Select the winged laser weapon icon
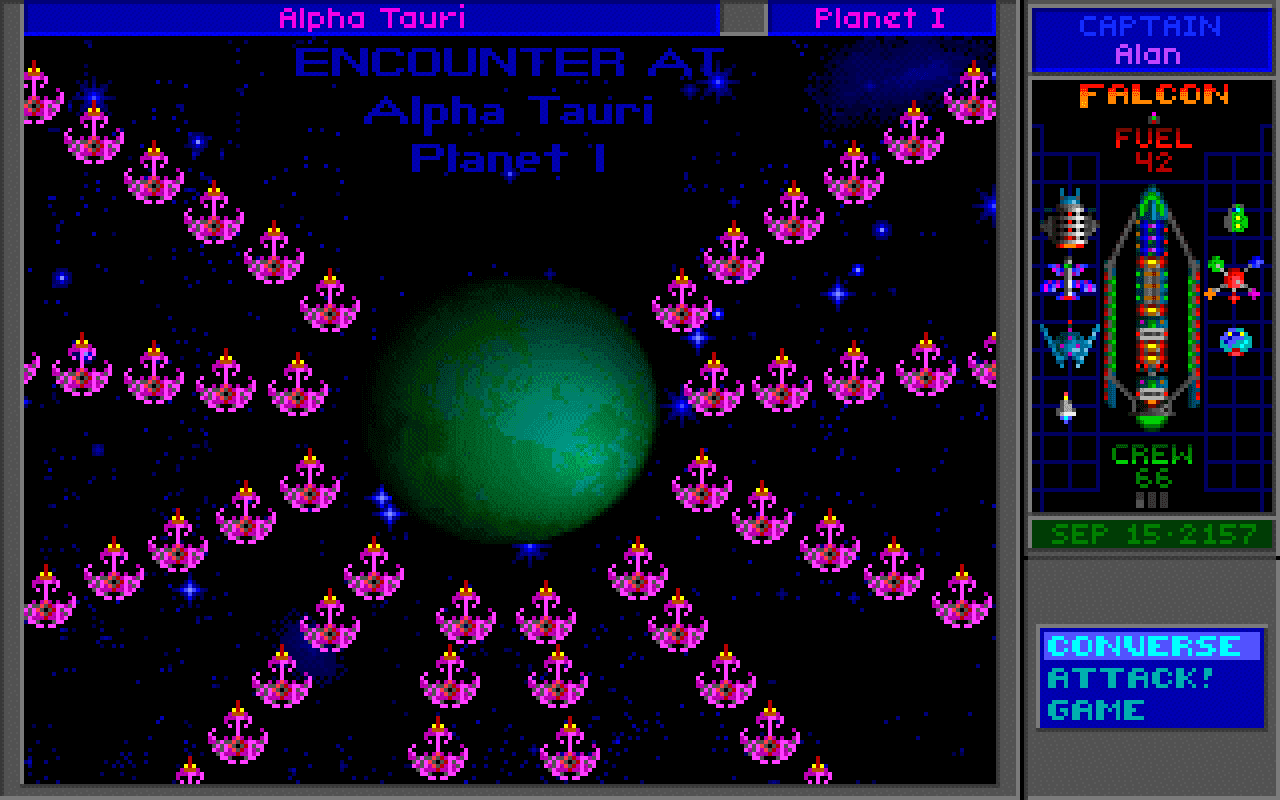The height and width of the screenshot is (800, 1280). click(x=1068, y=282)
